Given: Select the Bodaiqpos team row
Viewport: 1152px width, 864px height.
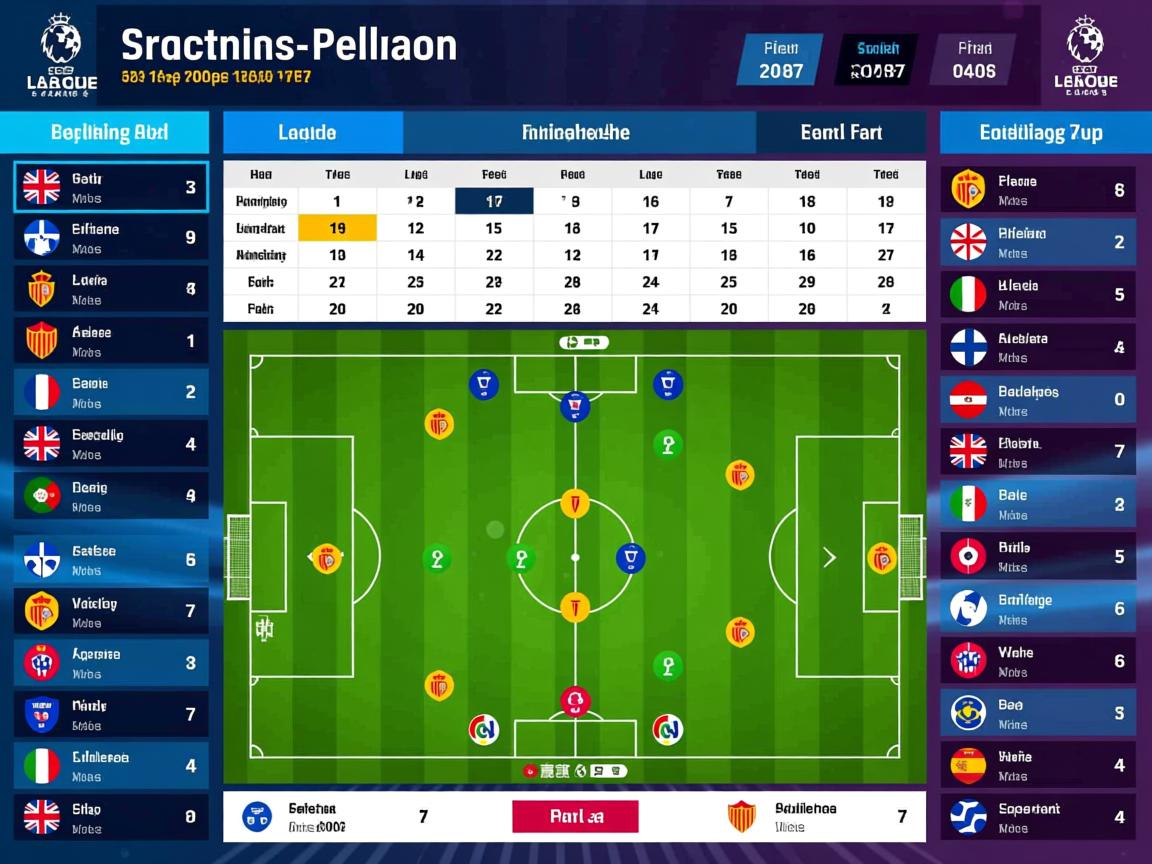Looking at the screenshot, I should 1039,399.
